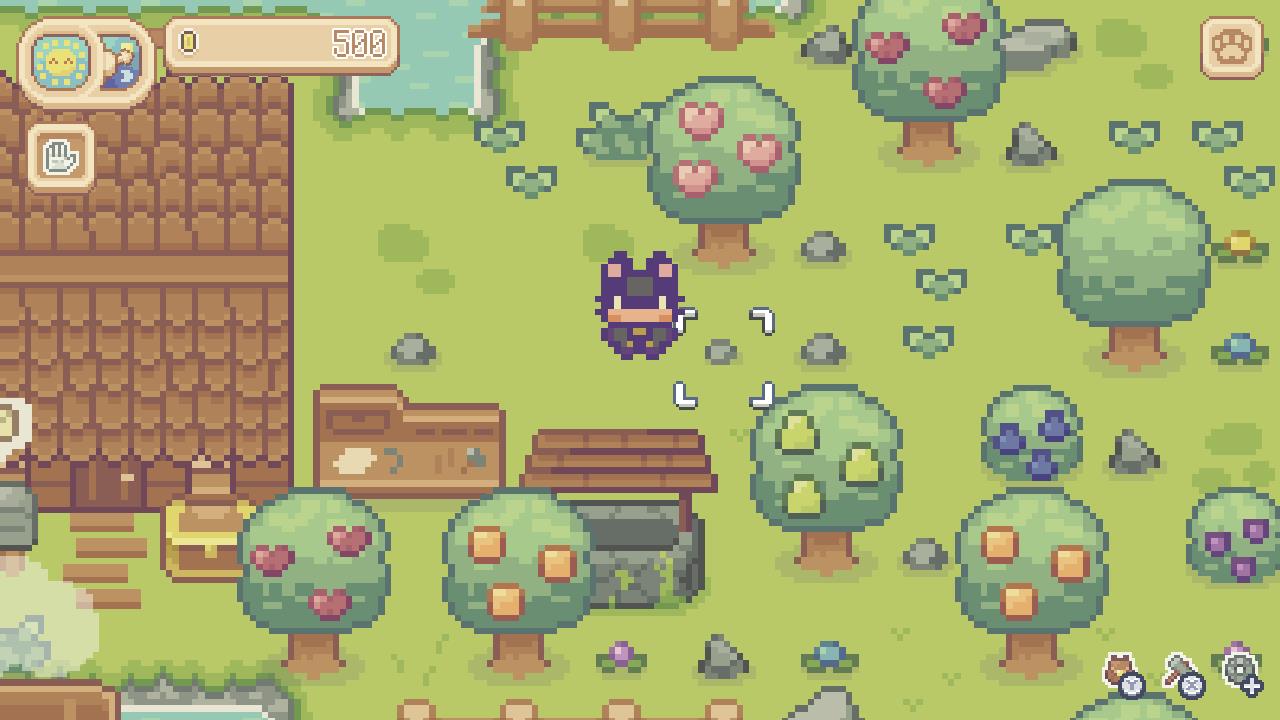Select the hammer tool icon
The height and width of the screenshot is (720, 1280).
(1175, 663)
